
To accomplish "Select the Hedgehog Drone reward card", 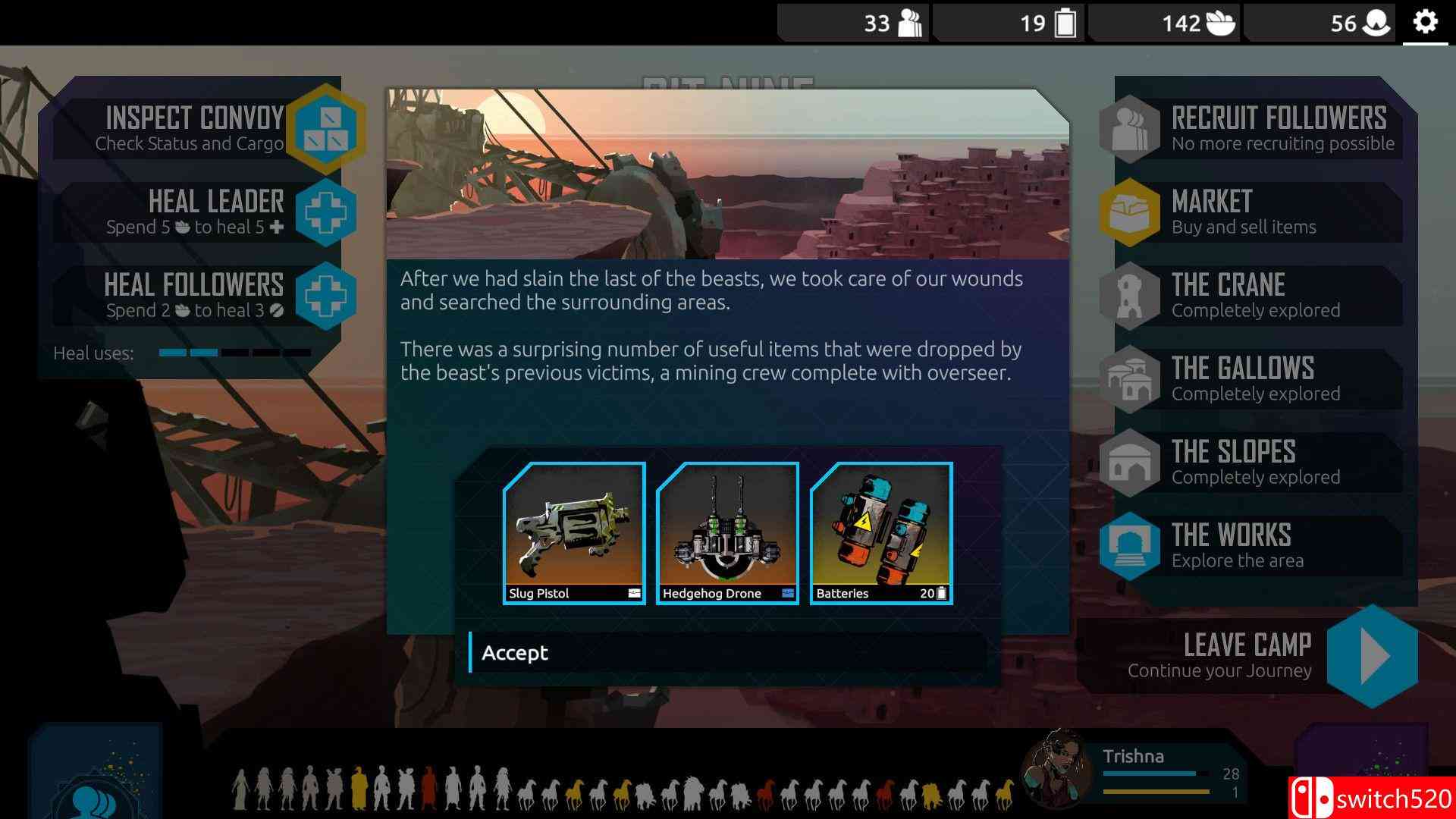I will coord(726,531).
